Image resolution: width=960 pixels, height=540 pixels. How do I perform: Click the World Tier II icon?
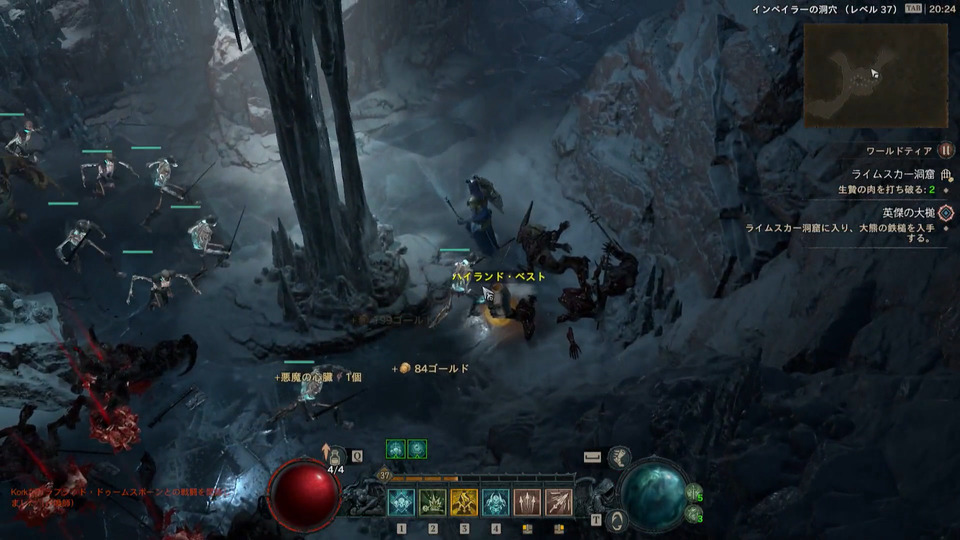pyautogui.click(x=946, y=151)
